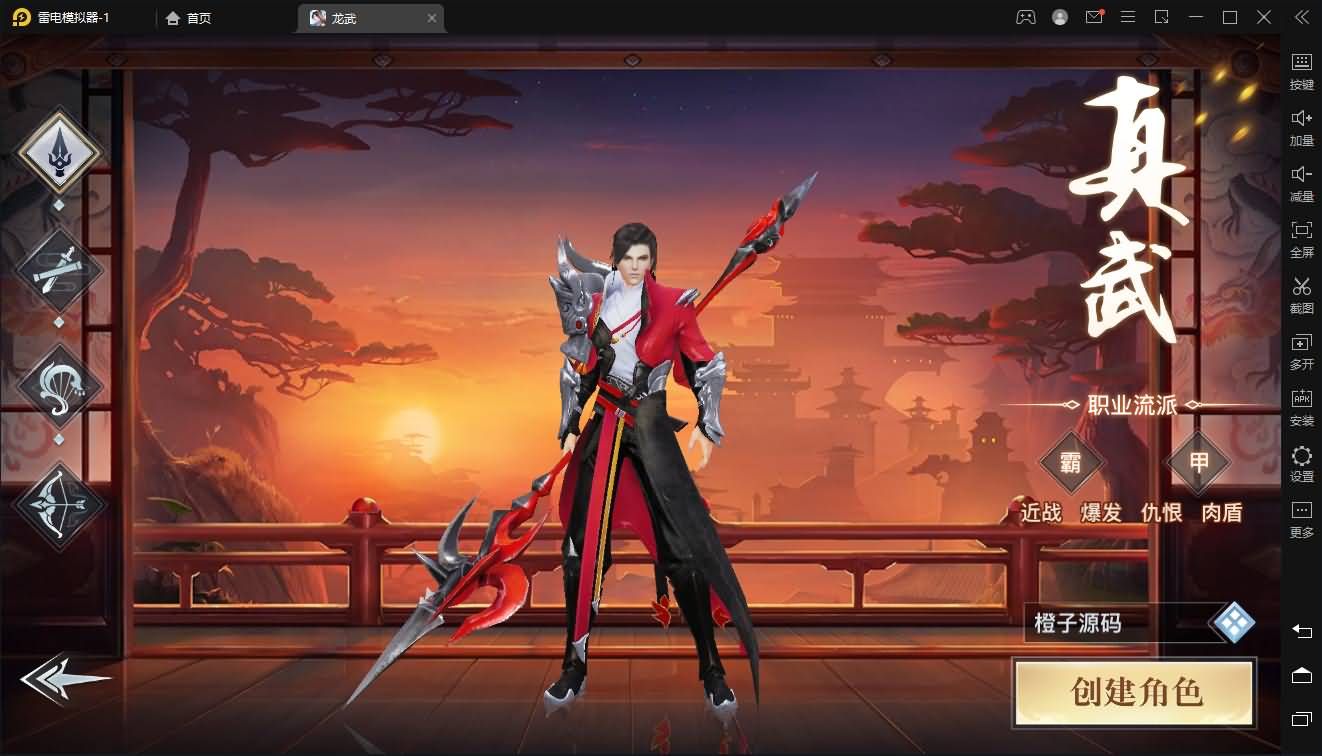Open 多开 multi-instance manager
Screen dimensions: 1322x756
click(x=1301, y=351)
